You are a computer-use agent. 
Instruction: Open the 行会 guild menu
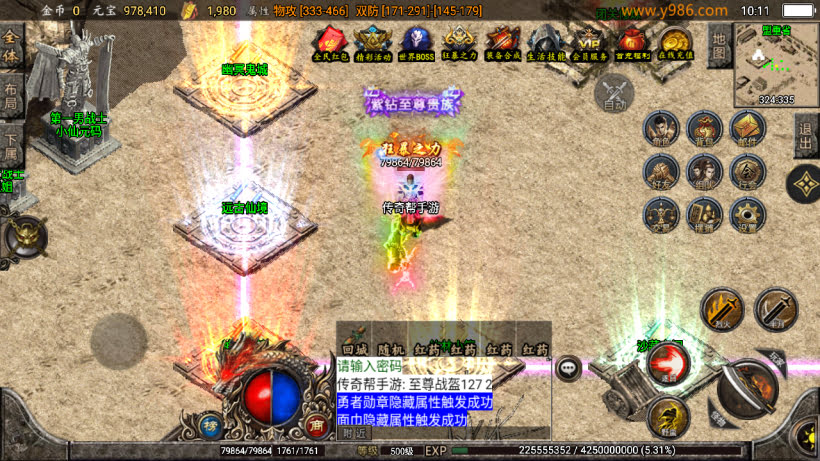tap(746, 172)
